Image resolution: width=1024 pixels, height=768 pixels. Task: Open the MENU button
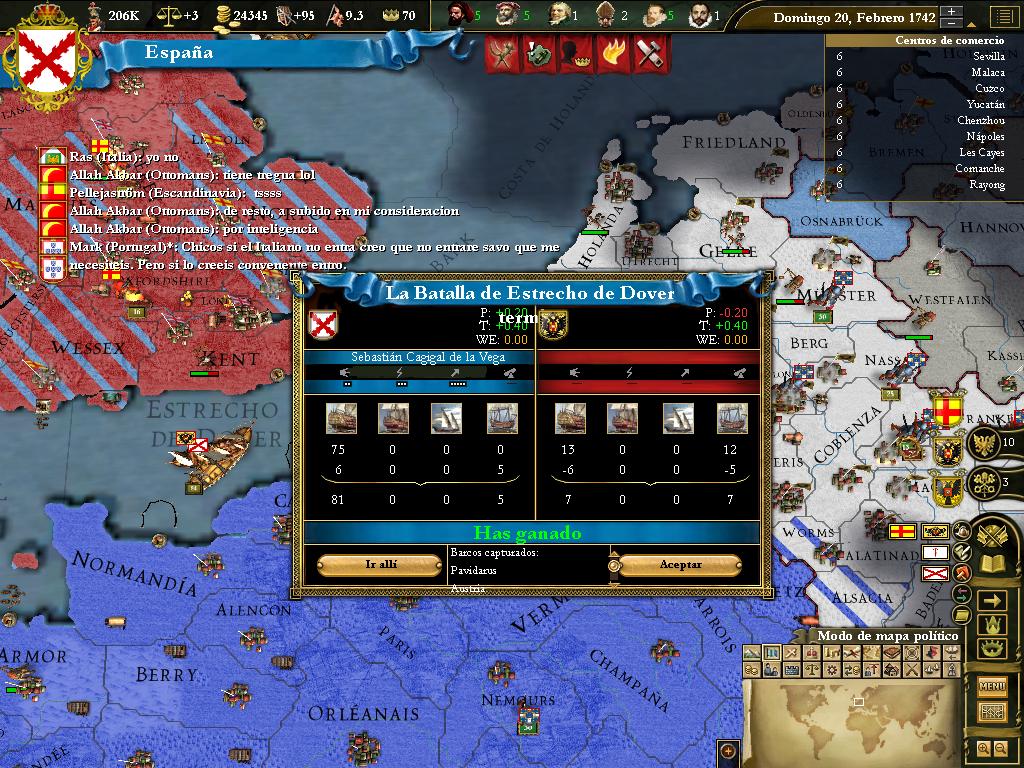992,686
